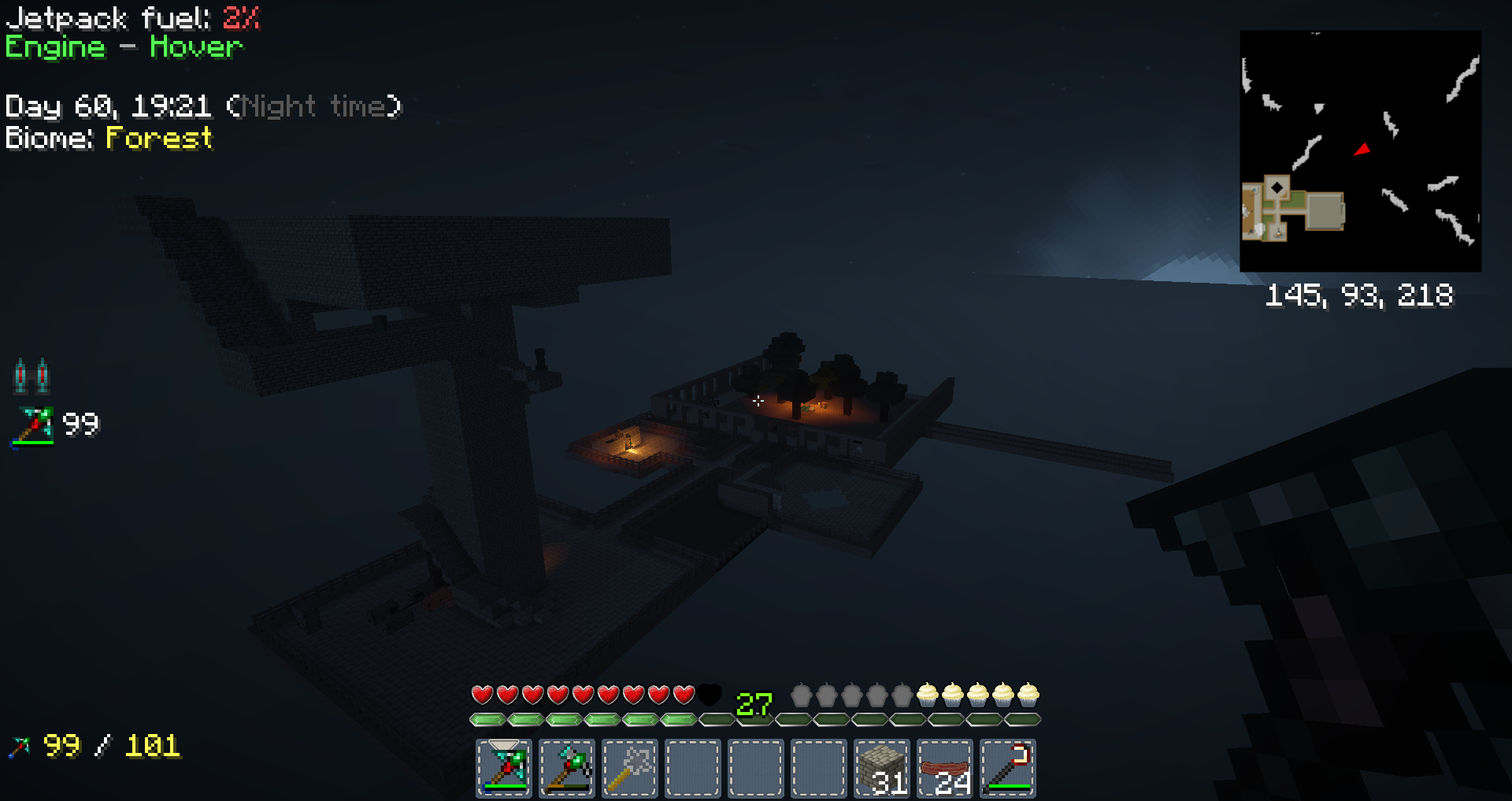Select the teal and green crossbow slot
The image size is (1512, 801).
[504, 768]
